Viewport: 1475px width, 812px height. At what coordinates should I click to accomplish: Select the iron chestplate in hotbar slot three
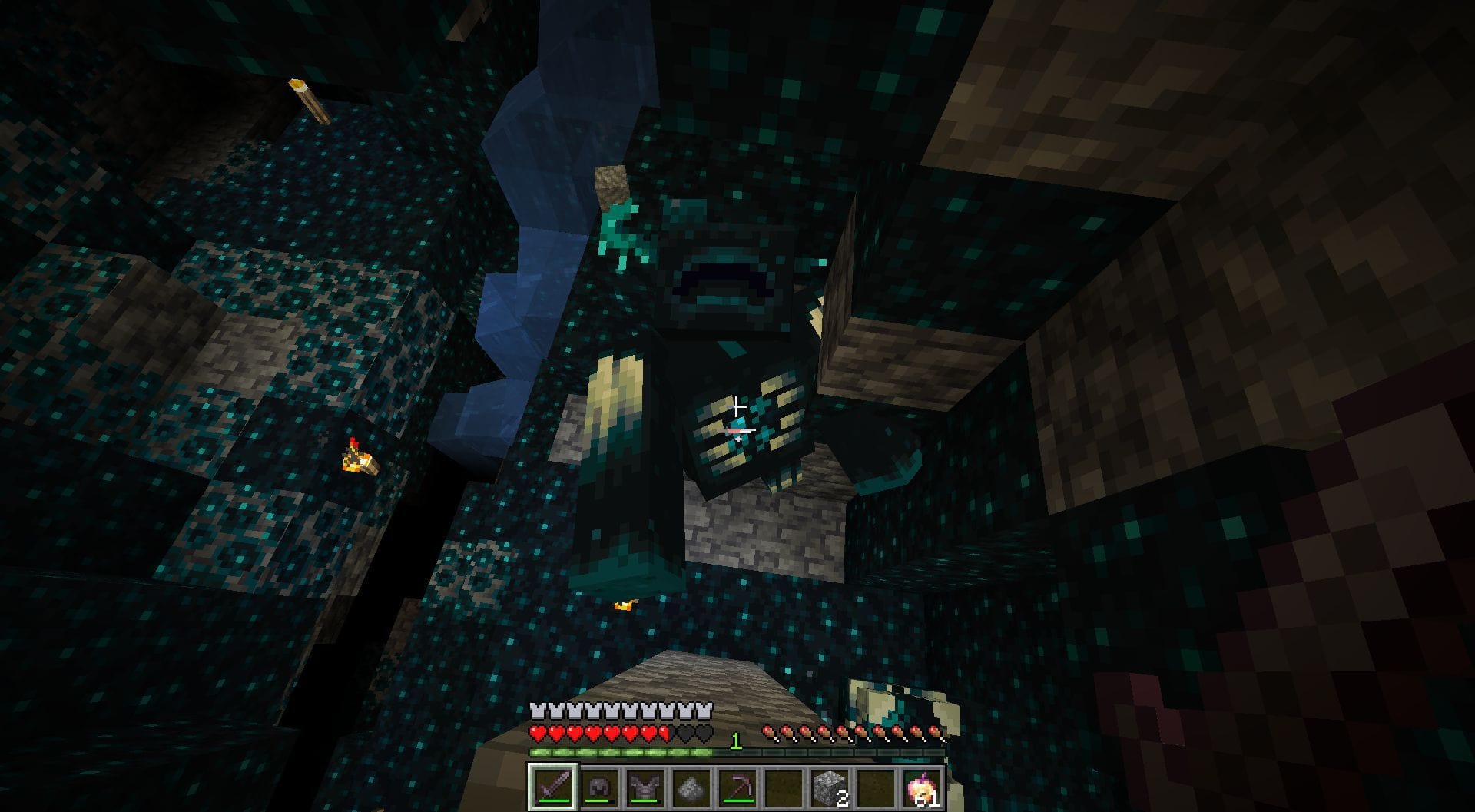click(645, 785)
